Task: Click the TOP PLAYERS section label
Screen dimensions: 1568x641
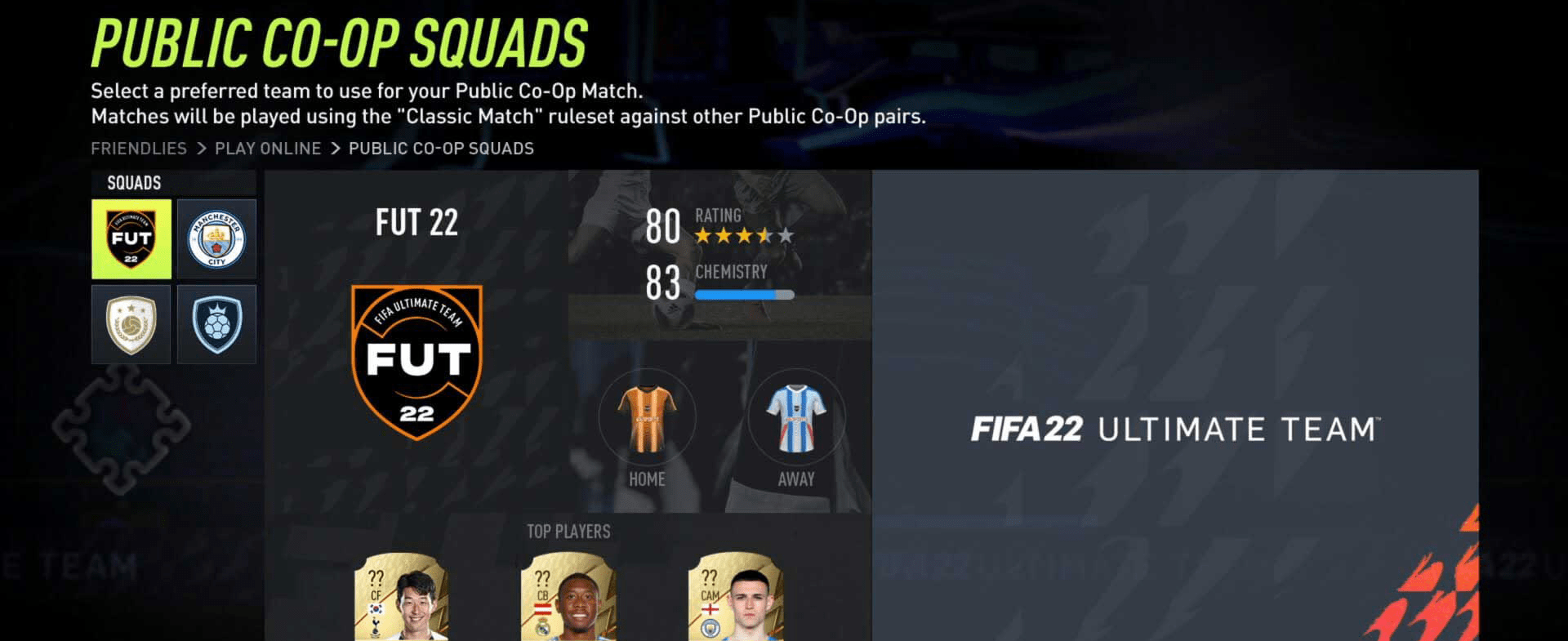Action: (x=568, y=531)
